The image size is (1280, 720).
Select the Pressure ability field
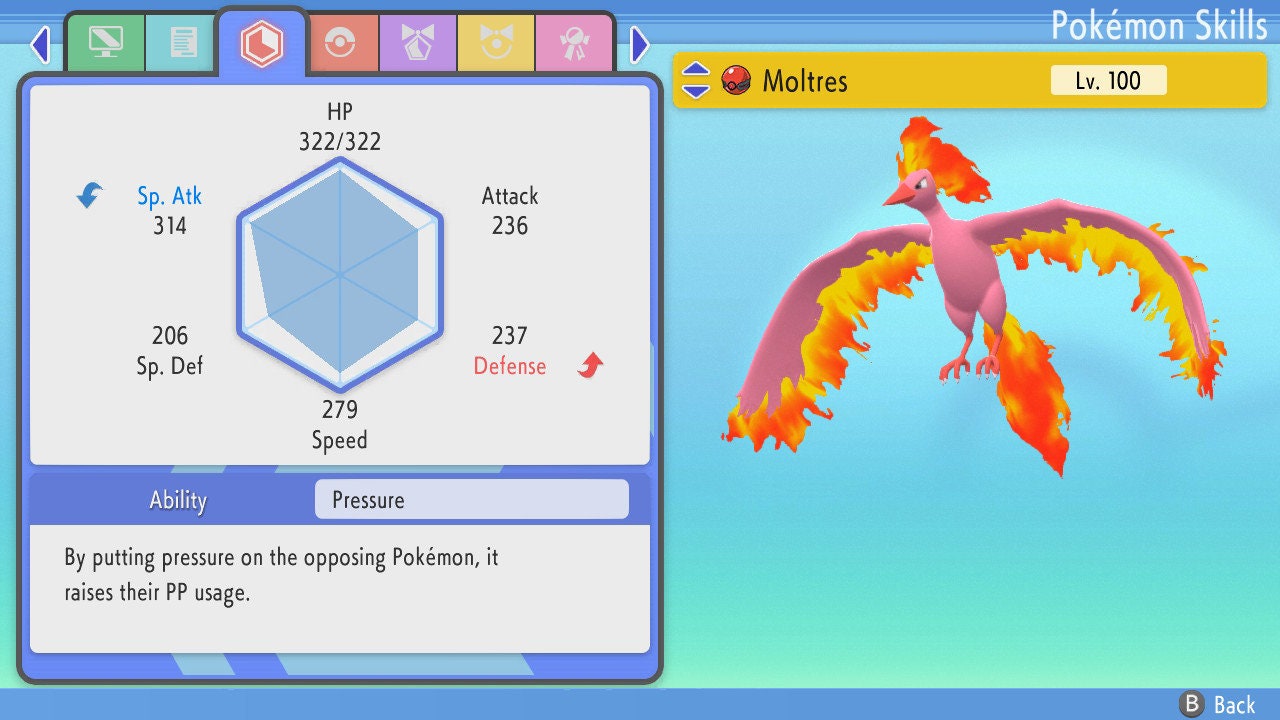tap(471, 500)
